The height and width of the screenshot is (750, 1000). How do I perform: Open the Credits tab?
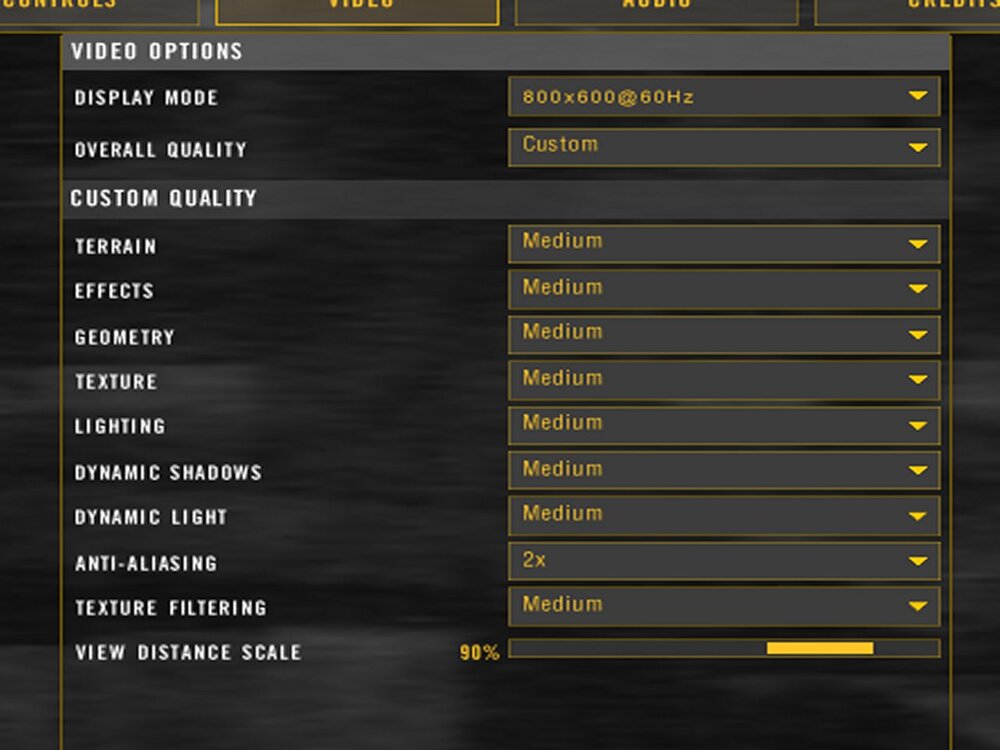click(x=910, y=8)
